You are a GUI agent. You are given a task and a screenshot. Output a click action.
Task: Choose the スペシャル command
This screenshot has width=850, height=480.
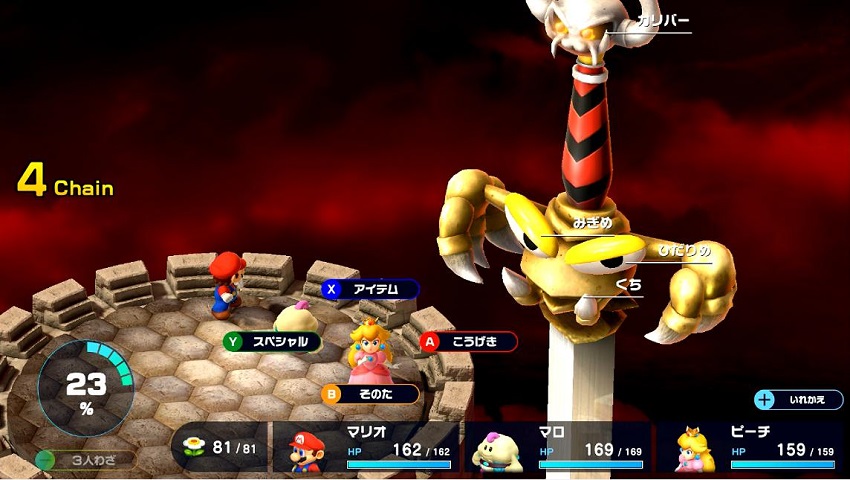point(272,341)
